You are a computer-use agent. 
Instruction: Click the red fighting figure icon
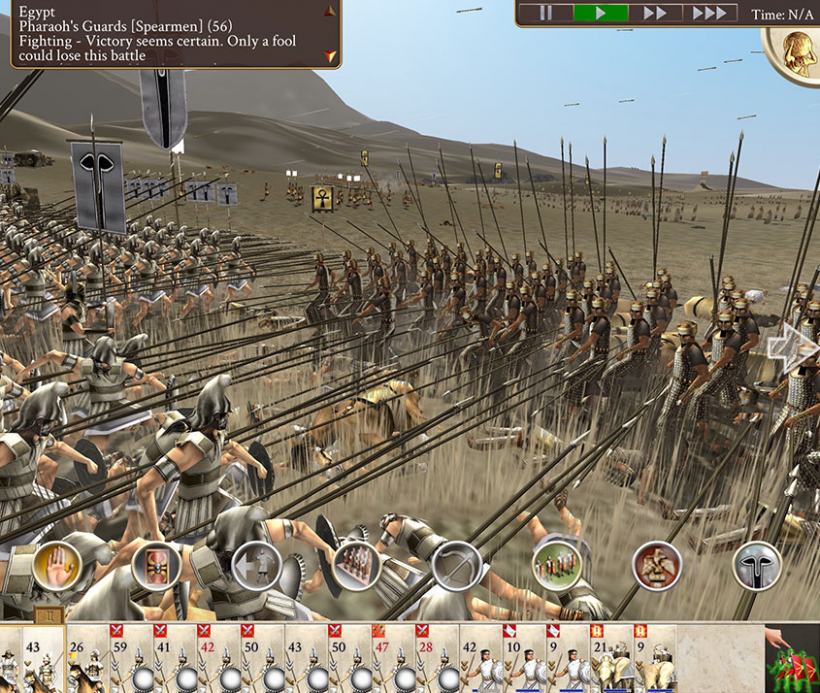657,566
